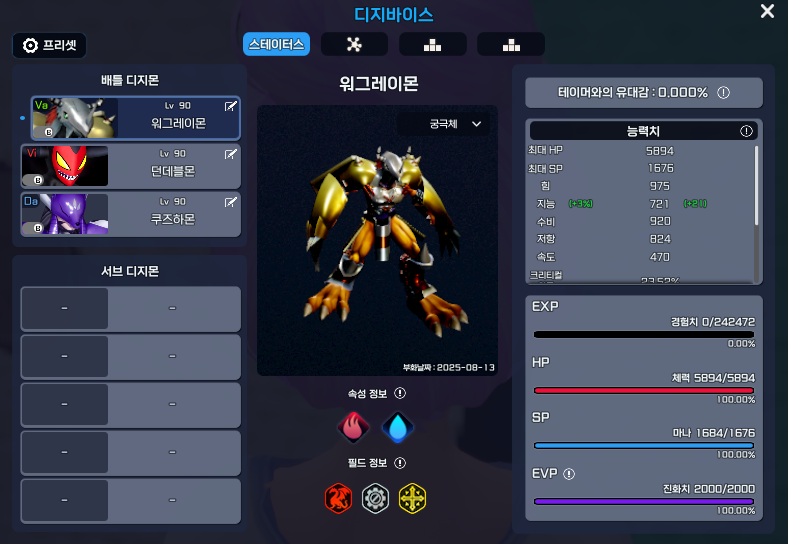
Task: Click the red dragon field icon
Action: [339, 497]
